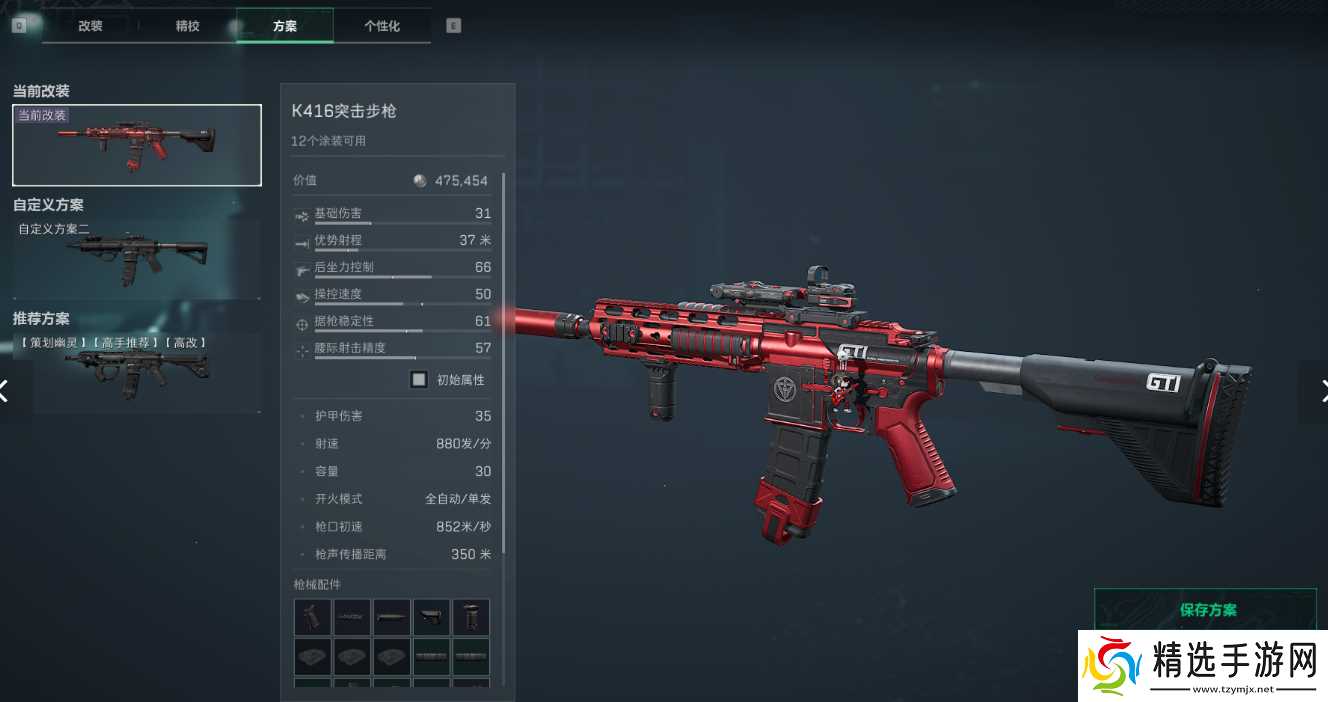Go to the 个性化 tab
This screenshot has height=702, width=1328.
(382, 26)
